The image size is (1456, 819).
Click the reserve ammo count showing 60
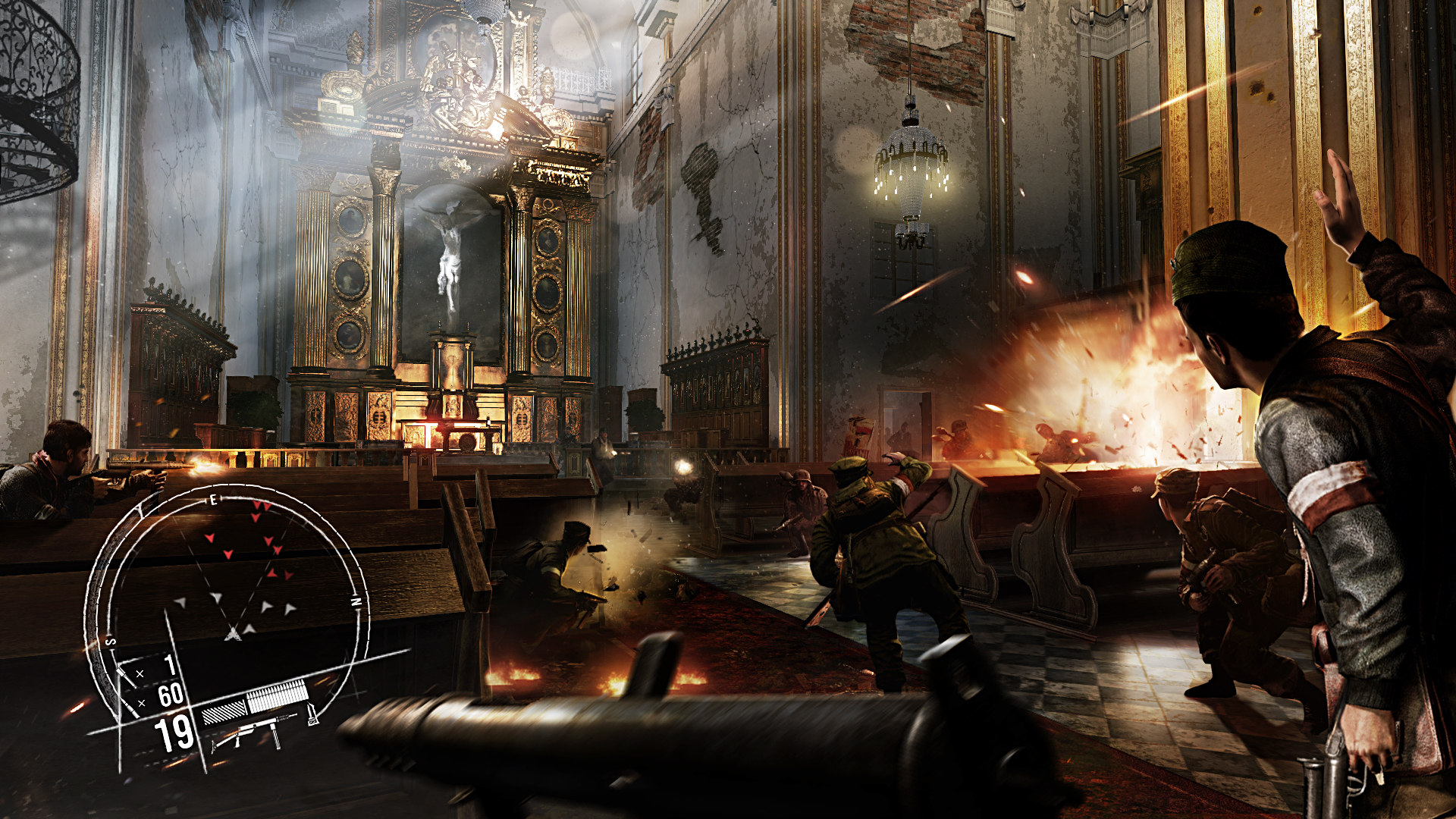pyautogui.click(x=171, y=696)
